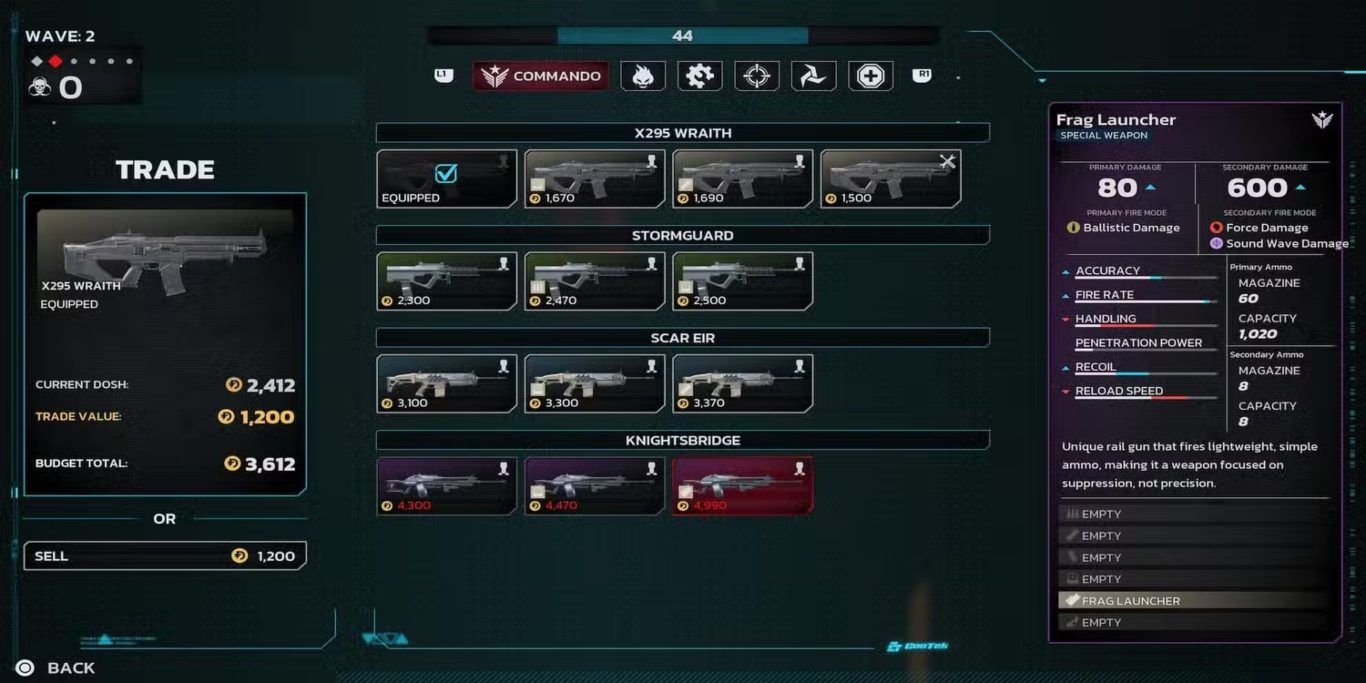
Task: Choose the highlighted Knightsbridge costing 4,990
Action: (x=743, y=486)
